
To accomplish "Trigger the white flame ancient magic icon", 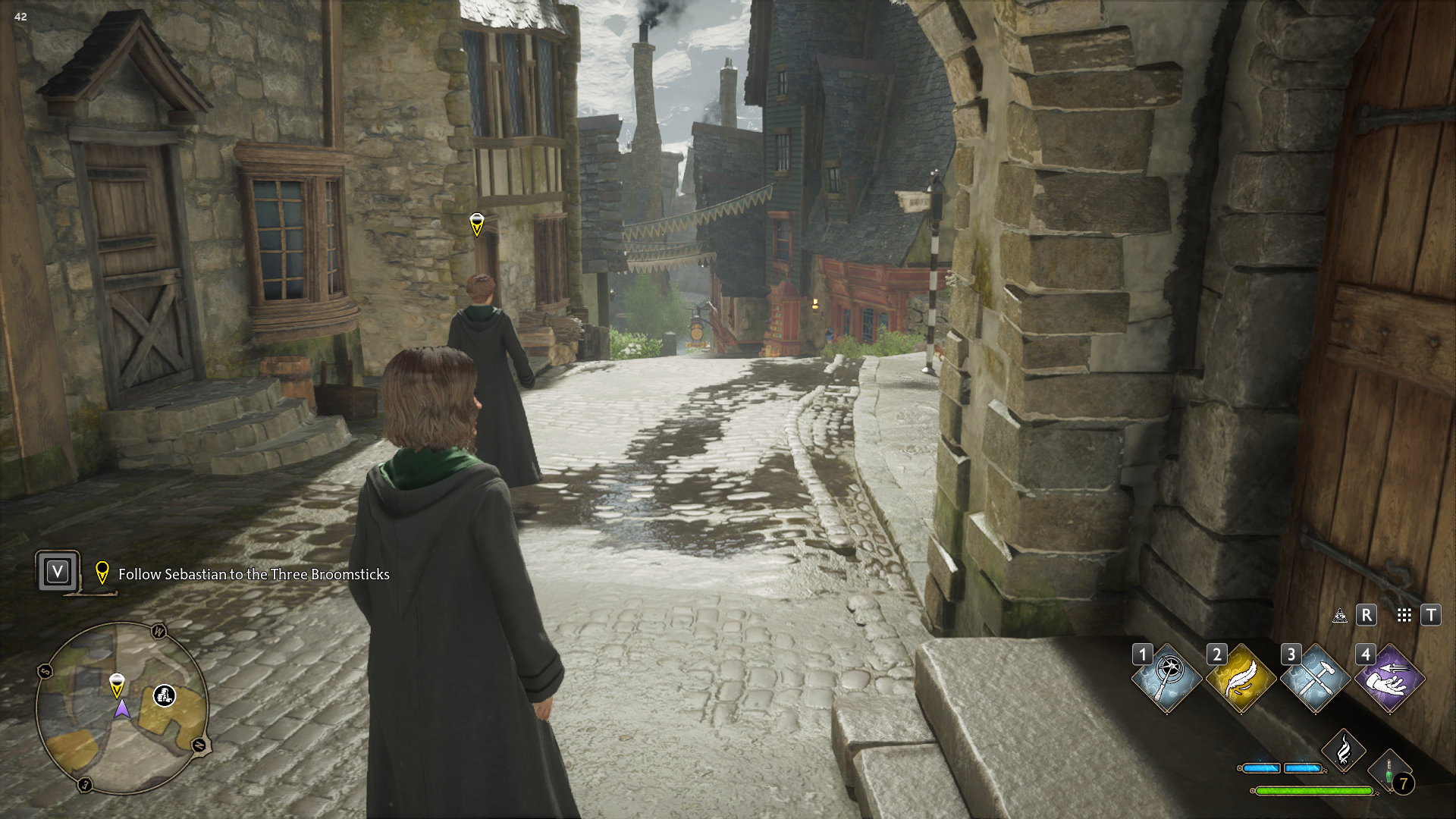I will coord(1343,751).
